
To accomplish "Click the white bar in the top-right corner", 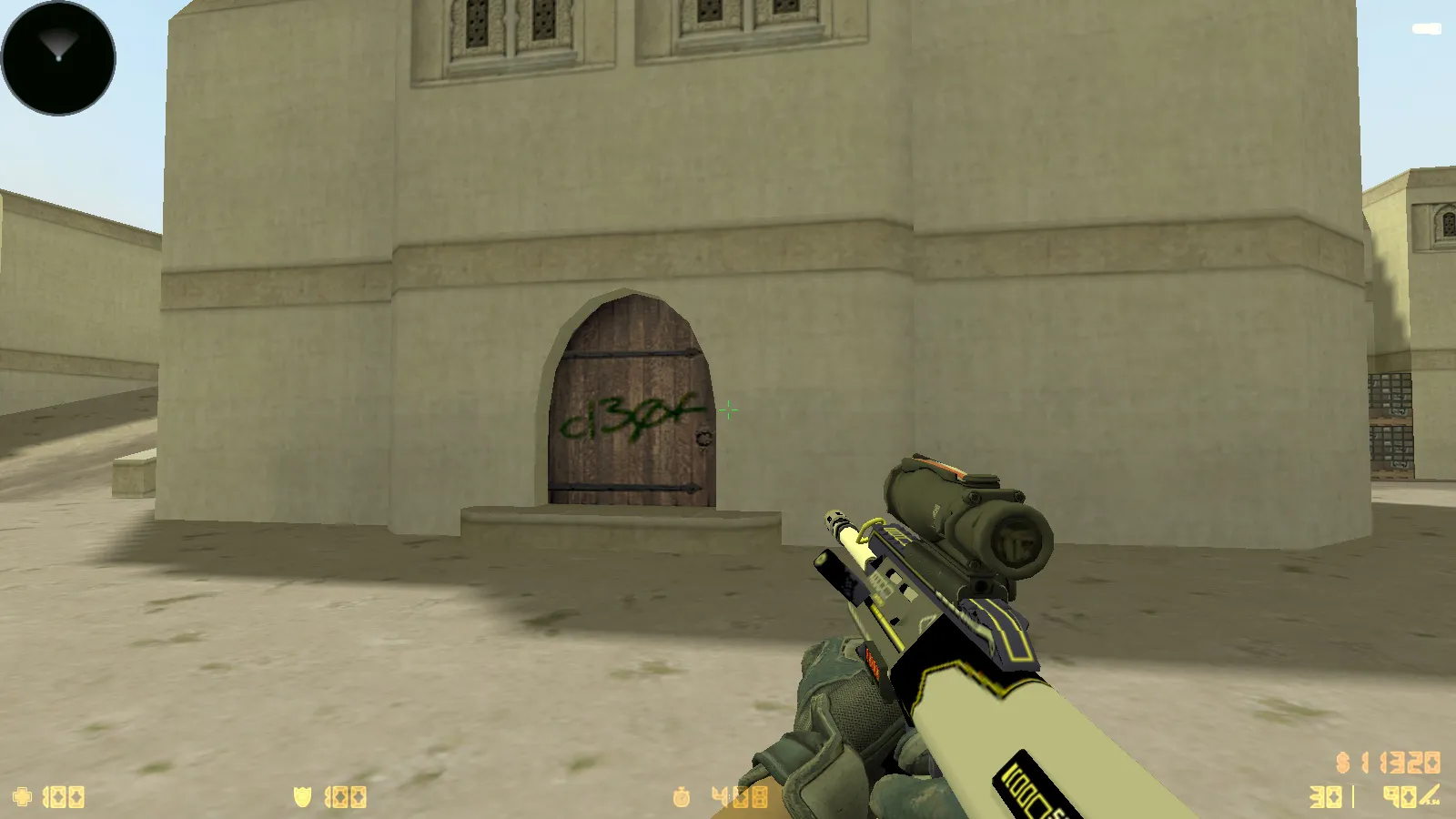I will (1425, 30).
